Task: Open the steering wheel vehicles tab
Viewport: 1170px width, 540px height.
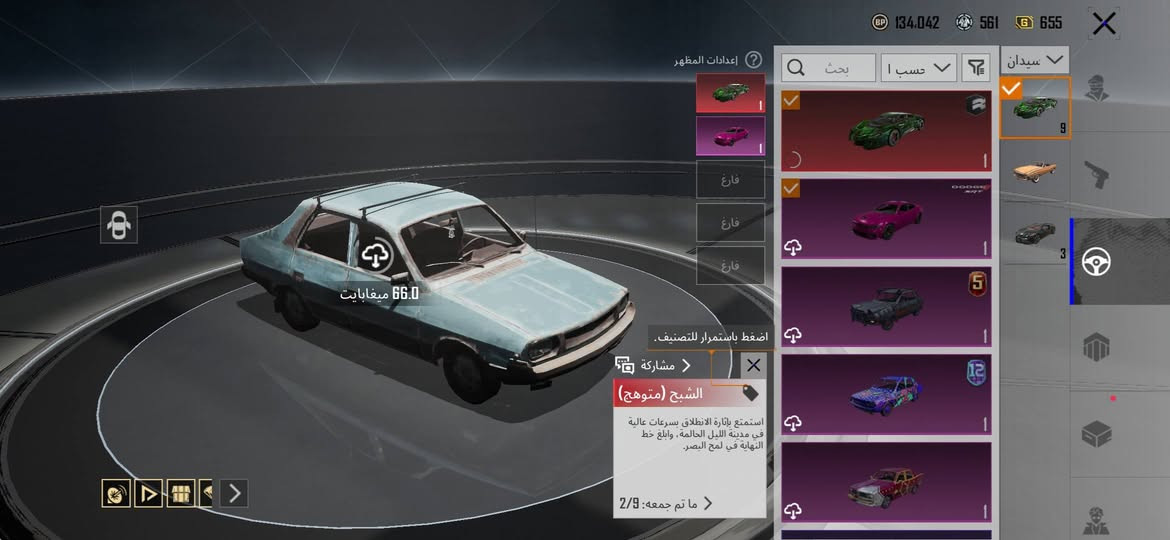Action: click(x=1098, y=262)
